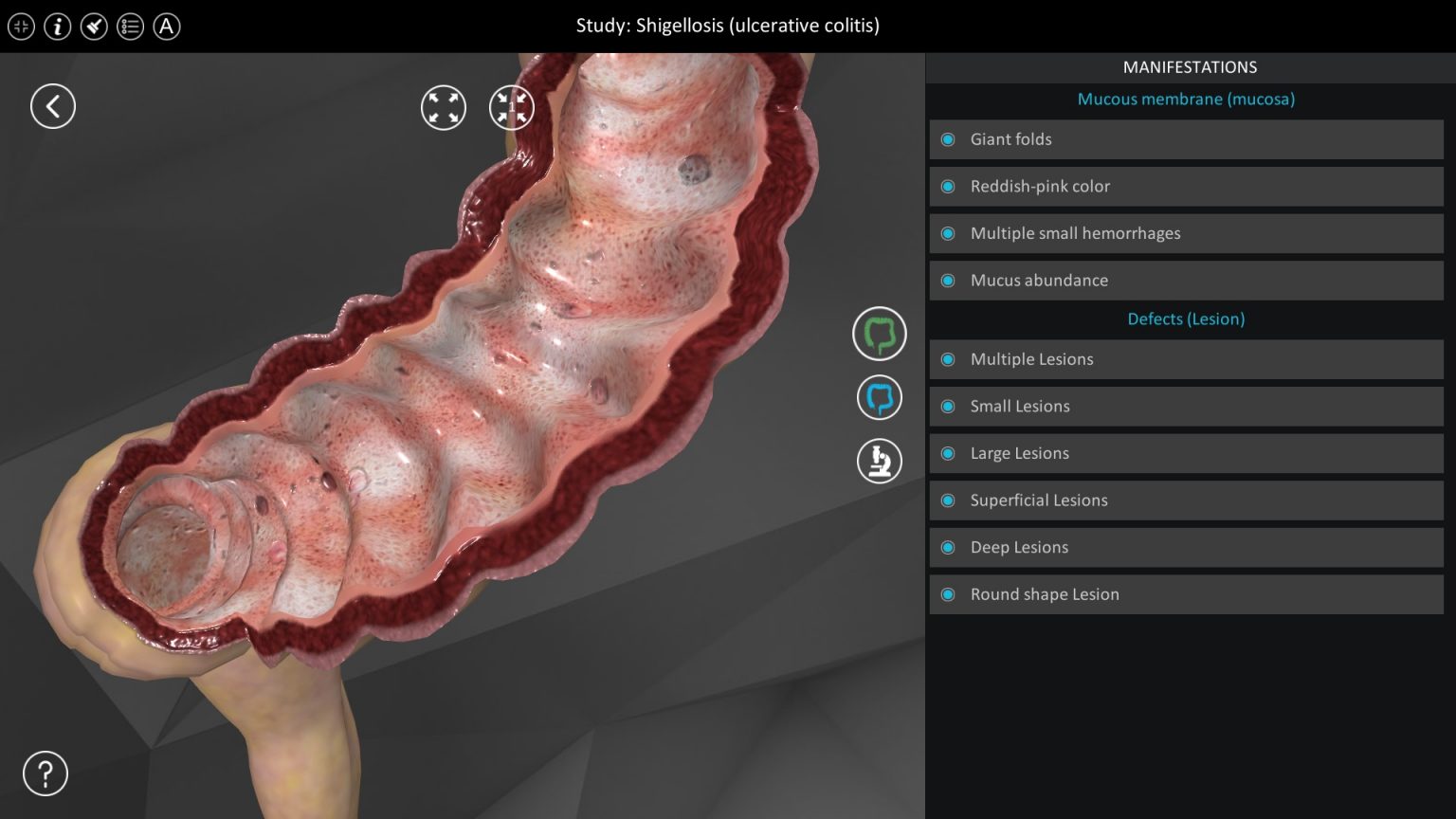Open the healthy green intestine view

[x=879, y=334]
